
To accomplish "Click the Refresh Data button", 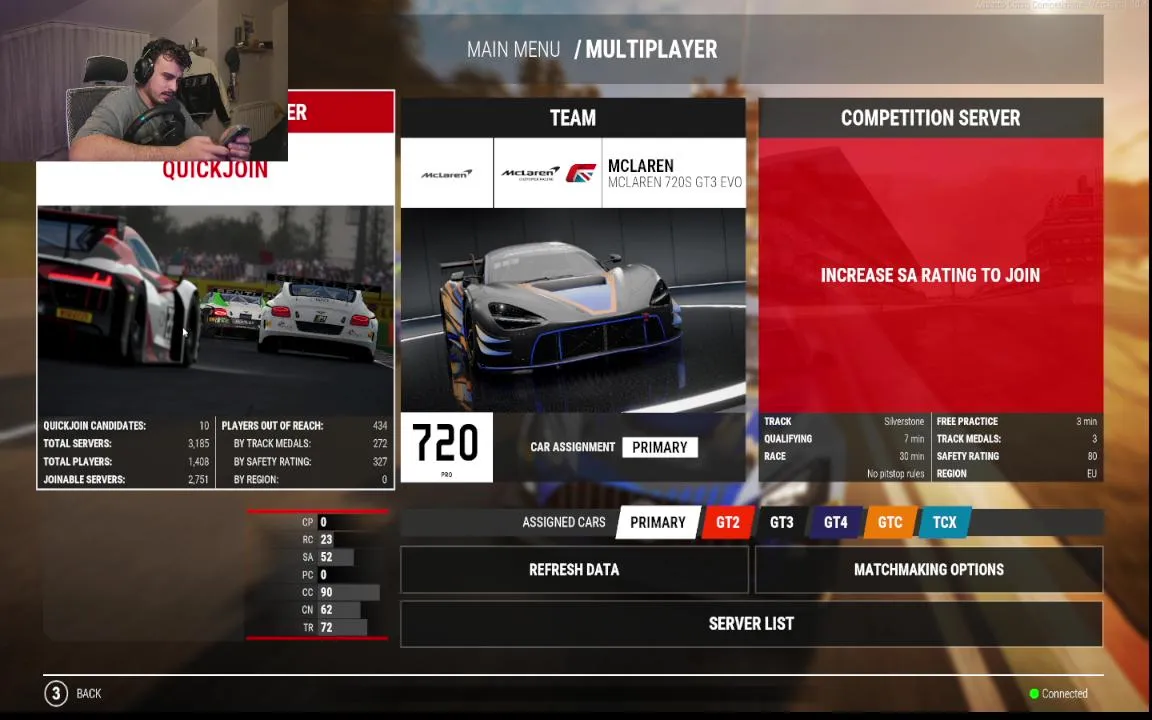I will pos(574,570).
